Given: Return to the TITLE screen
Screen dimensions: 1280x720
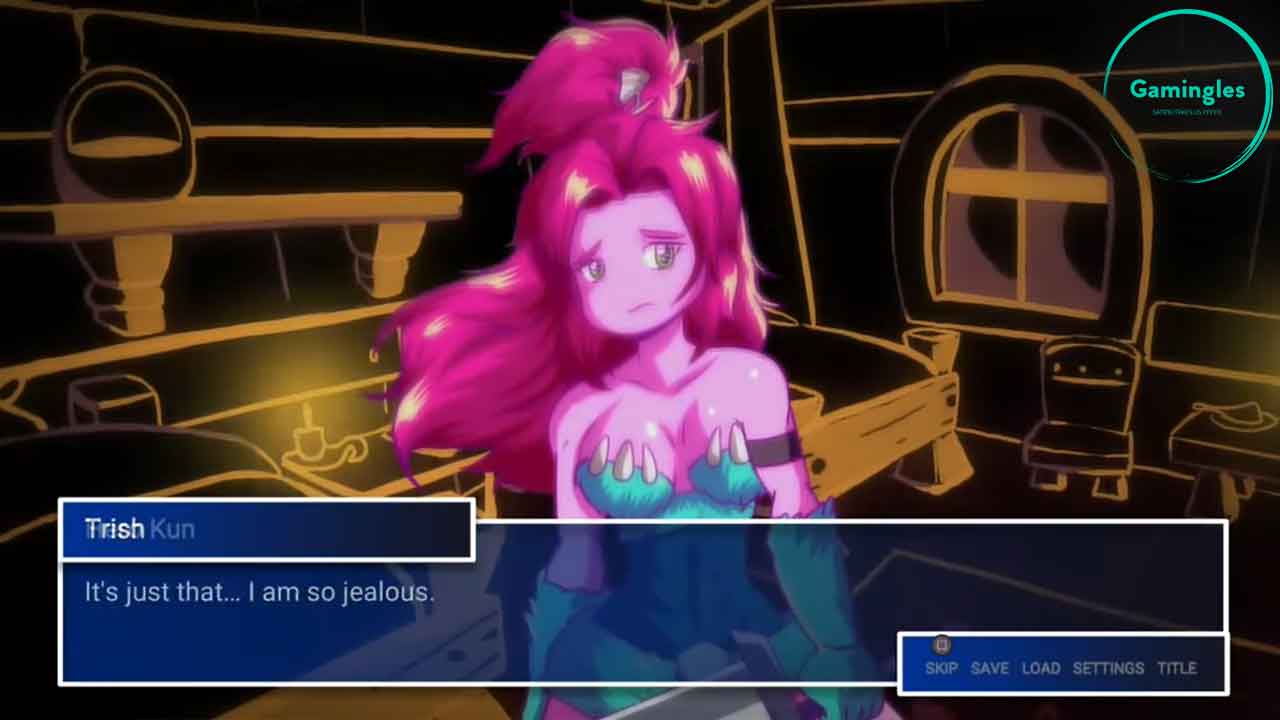Looking at the screenshot, I should (x=1176, y=668).
